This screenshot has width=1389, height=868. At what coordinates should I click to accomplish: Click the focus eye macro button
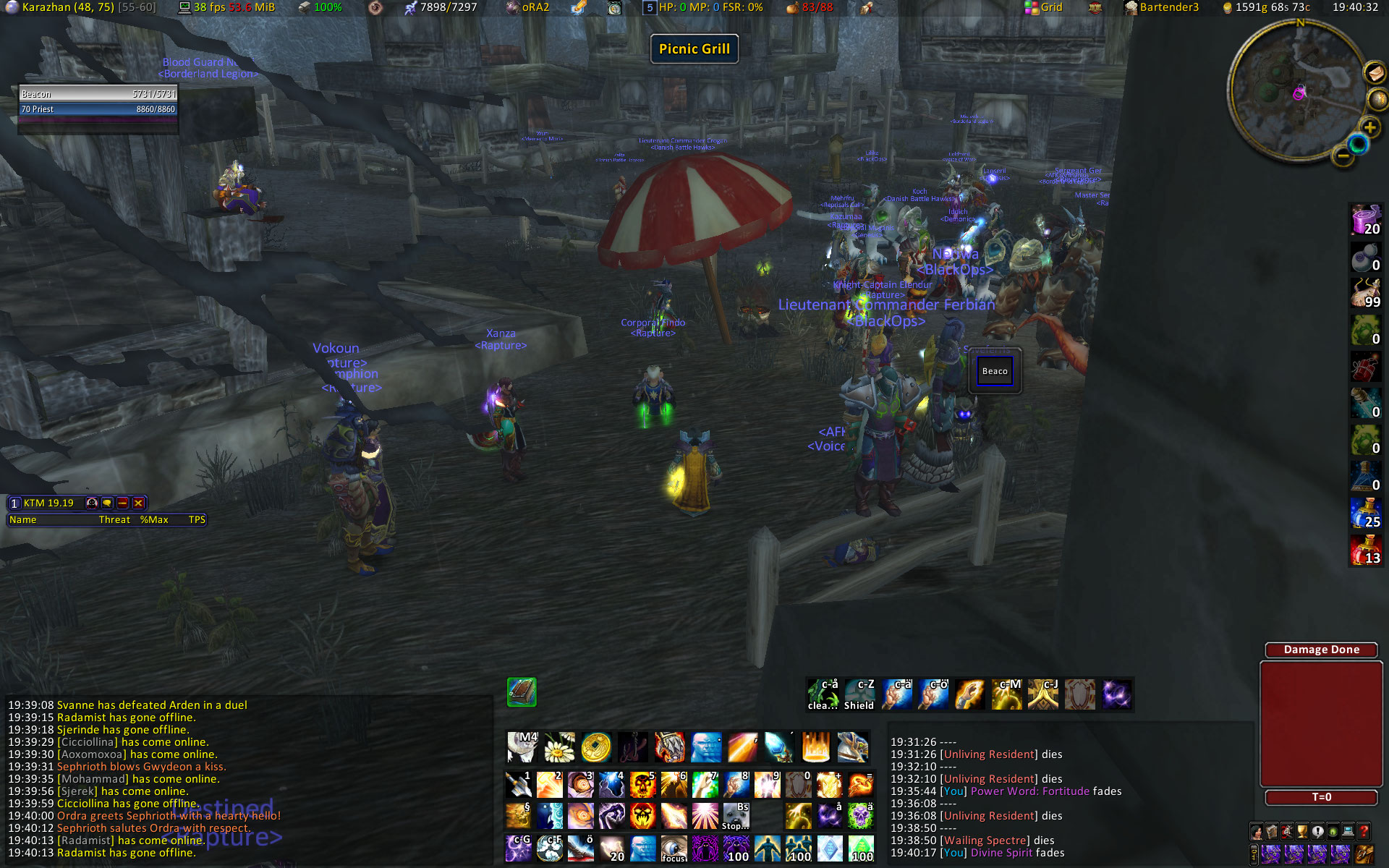(674, 848)
